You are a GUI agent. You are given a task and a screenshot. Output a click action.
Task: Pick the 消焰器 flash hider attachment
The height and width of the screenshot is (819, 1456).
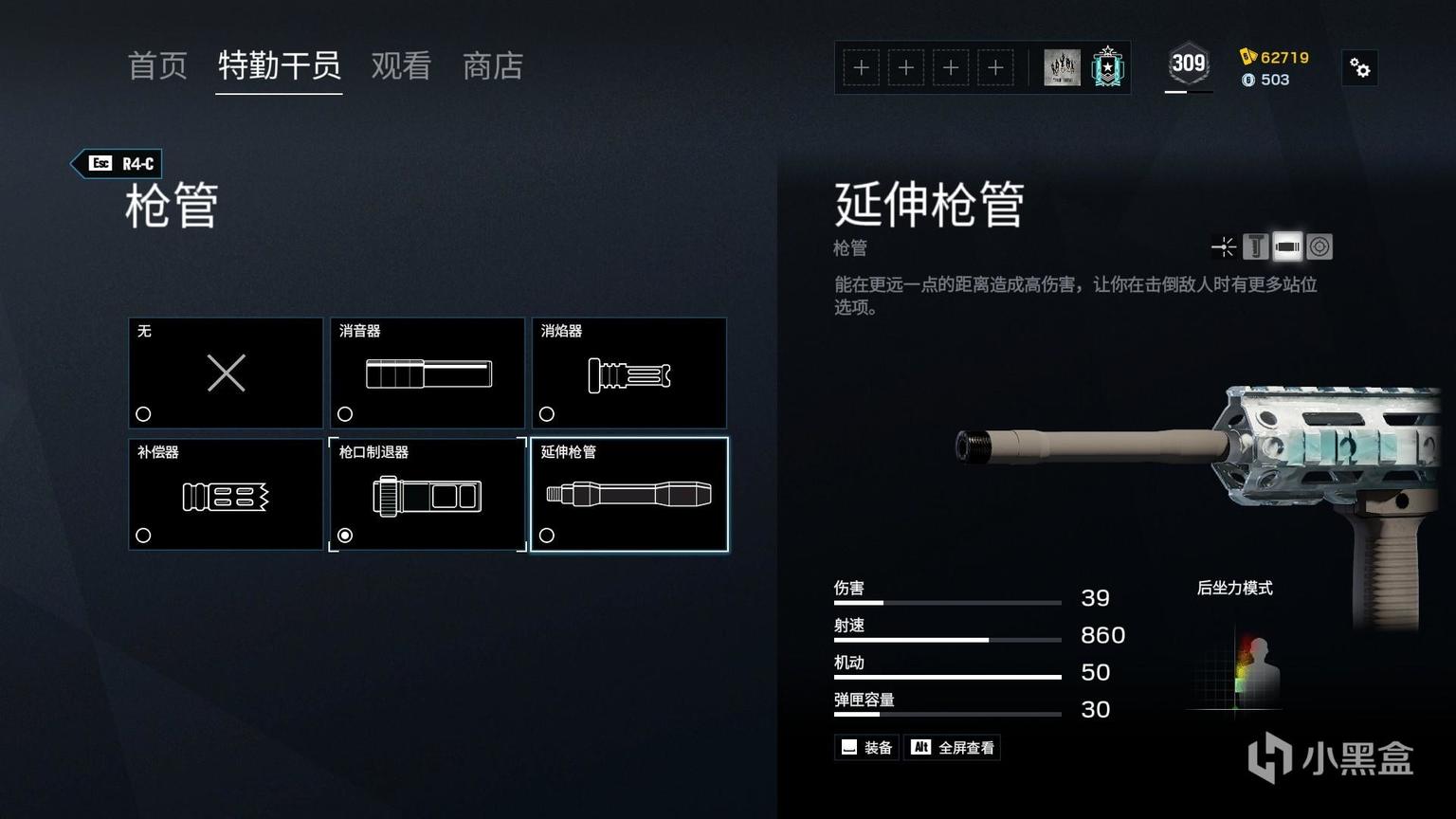629,373
